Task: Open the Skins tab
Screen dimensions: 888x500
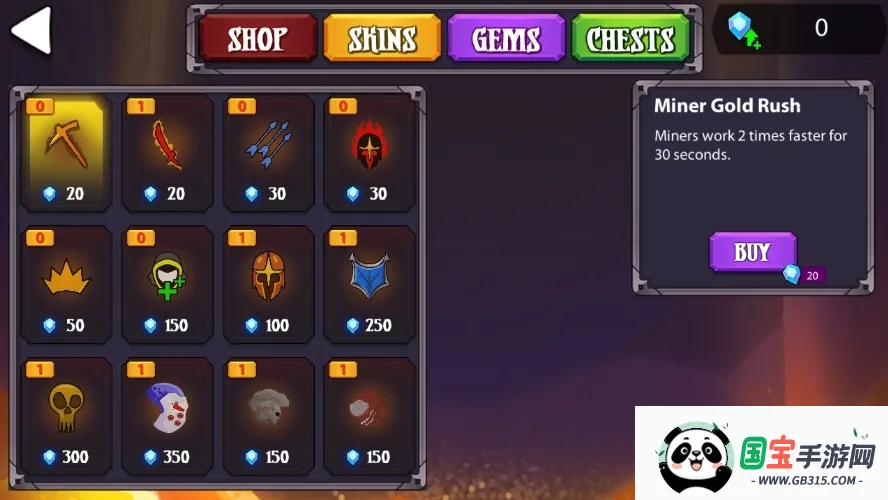Action: point(382,39)
